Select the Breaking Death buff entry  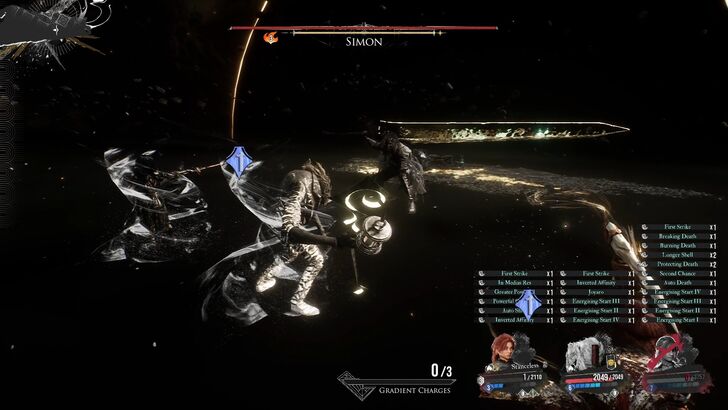(x=678, y=236)
